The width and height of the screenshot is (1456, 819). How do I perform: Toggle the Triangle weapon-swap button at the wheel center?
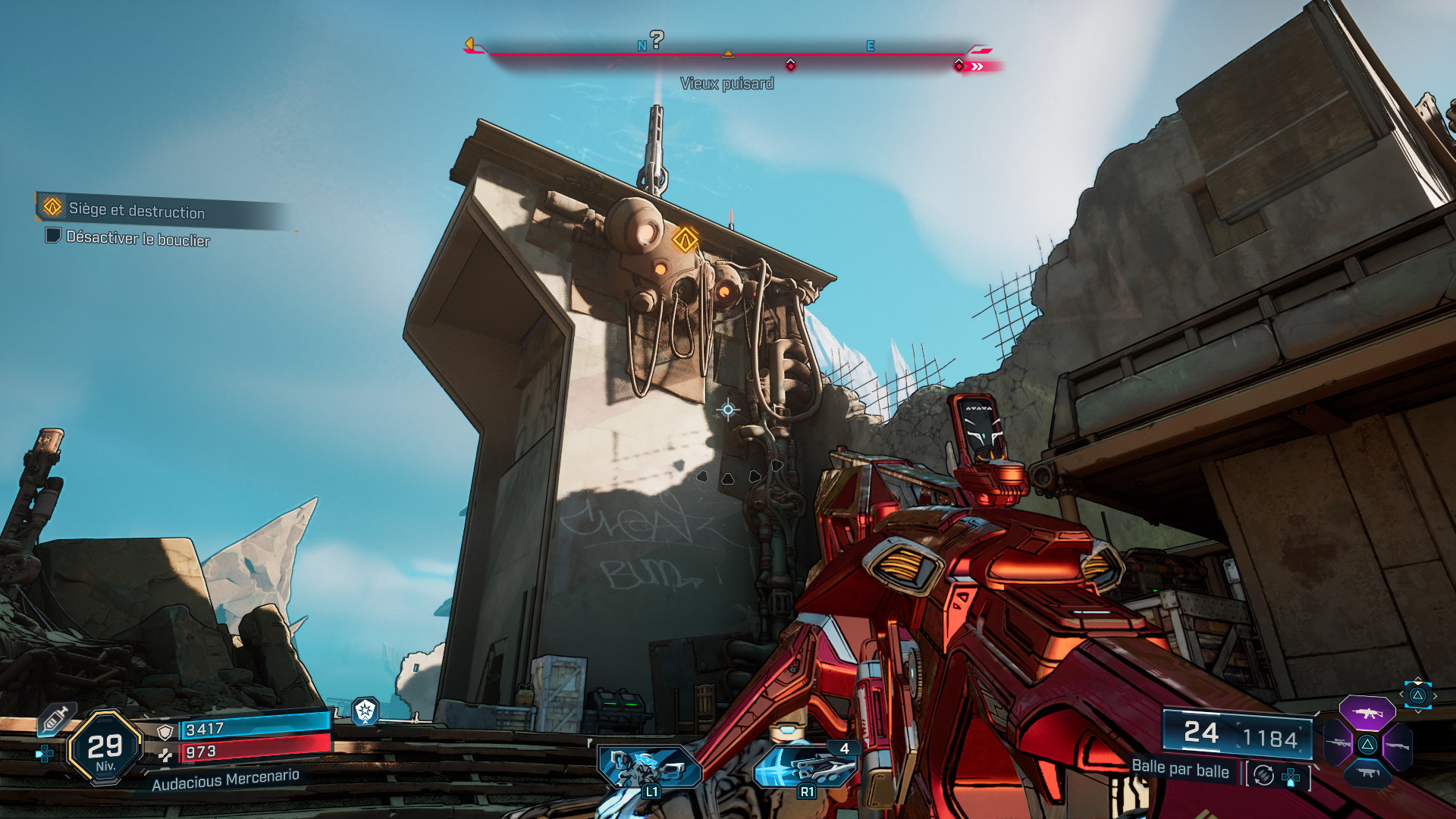pyautogui.click(x=1367, y=744)
